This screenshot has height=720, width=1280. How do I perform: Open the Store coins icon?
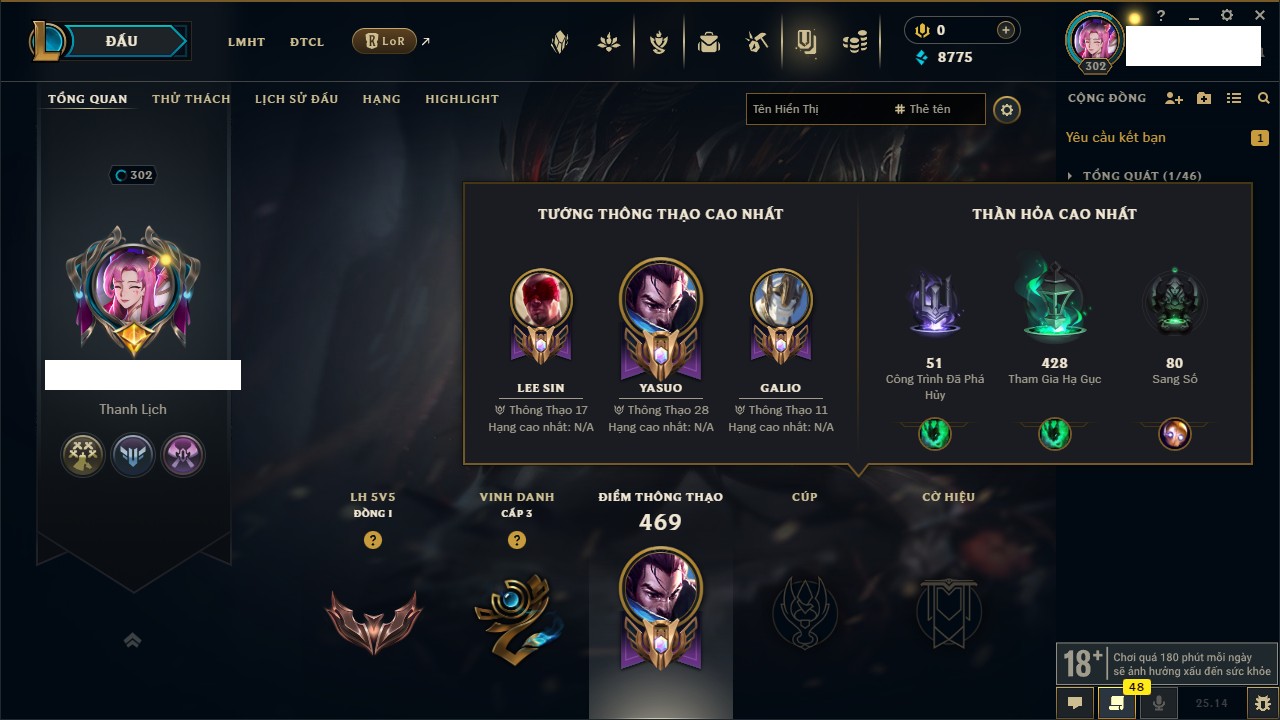pos(854,42)
